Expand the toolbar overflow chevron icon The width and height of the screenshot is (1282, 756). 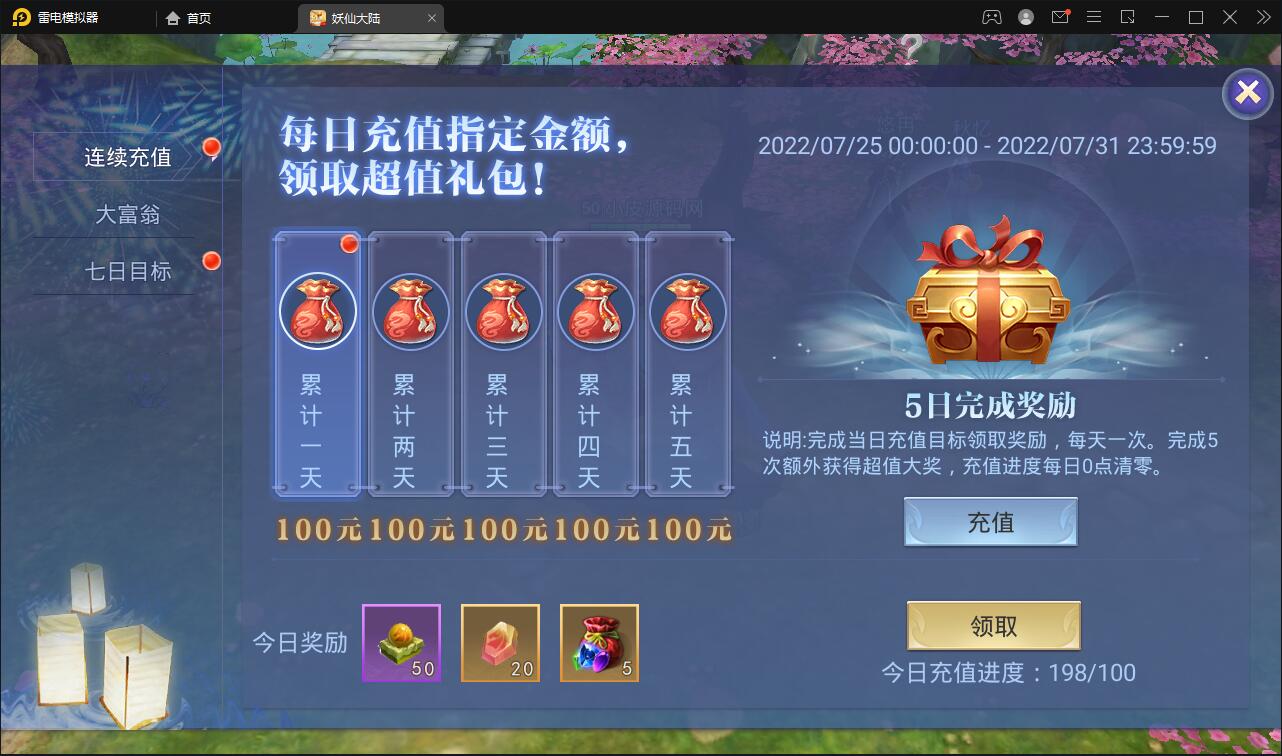tap(1262, 17)
